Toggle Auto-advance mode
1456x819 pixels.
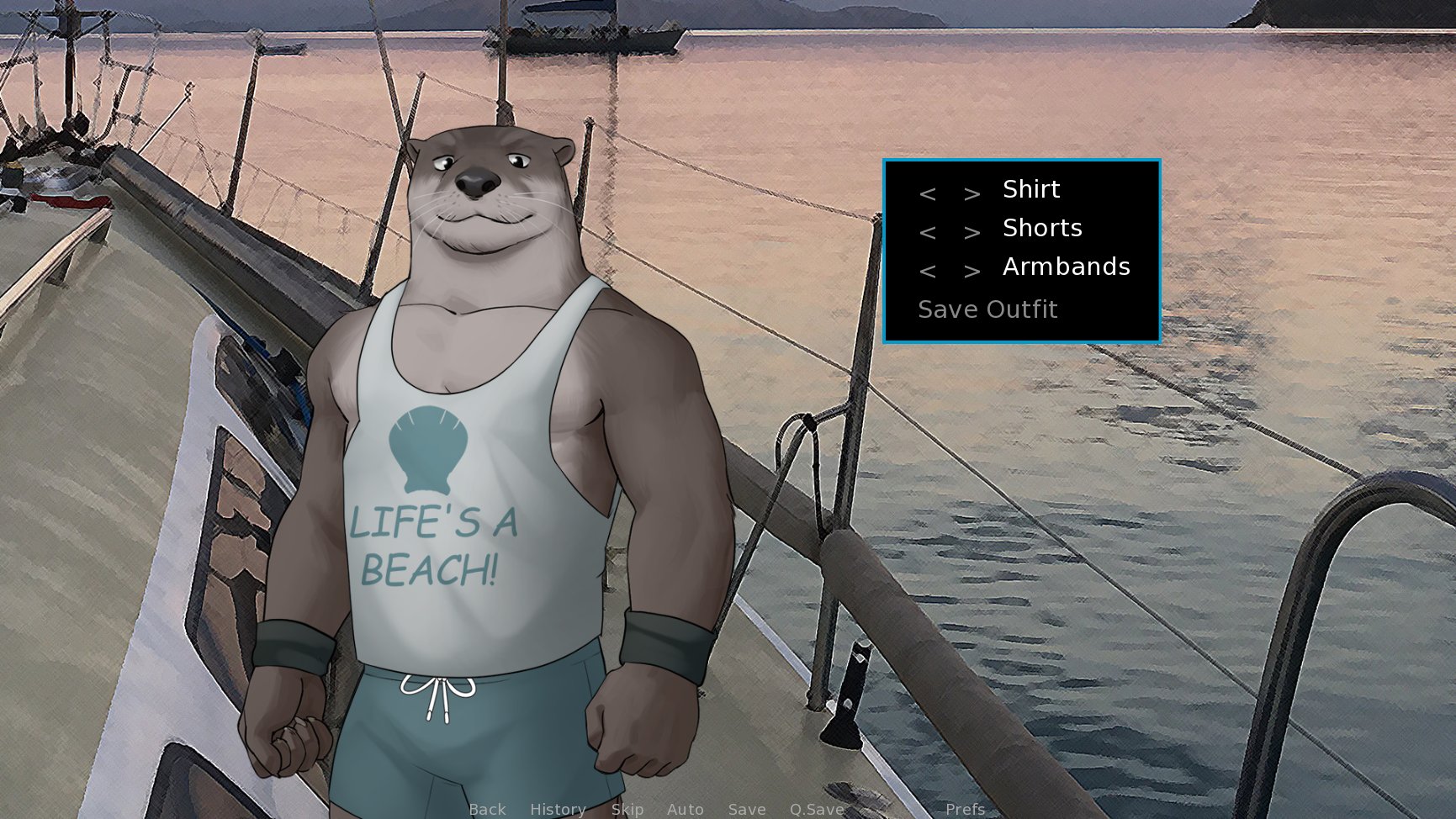coord(685,809)
